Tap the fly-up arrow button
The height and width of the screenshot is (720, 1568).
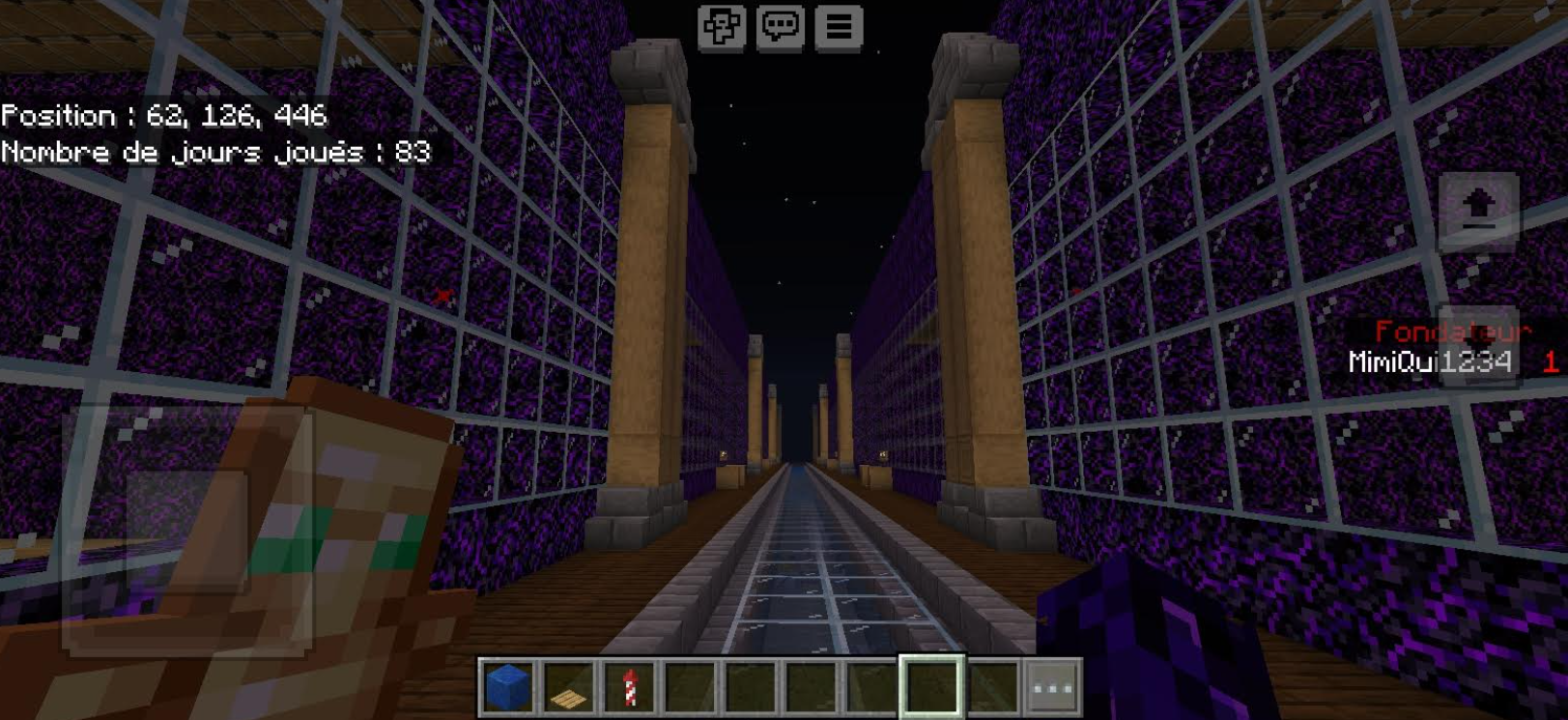coord(1478,210)
